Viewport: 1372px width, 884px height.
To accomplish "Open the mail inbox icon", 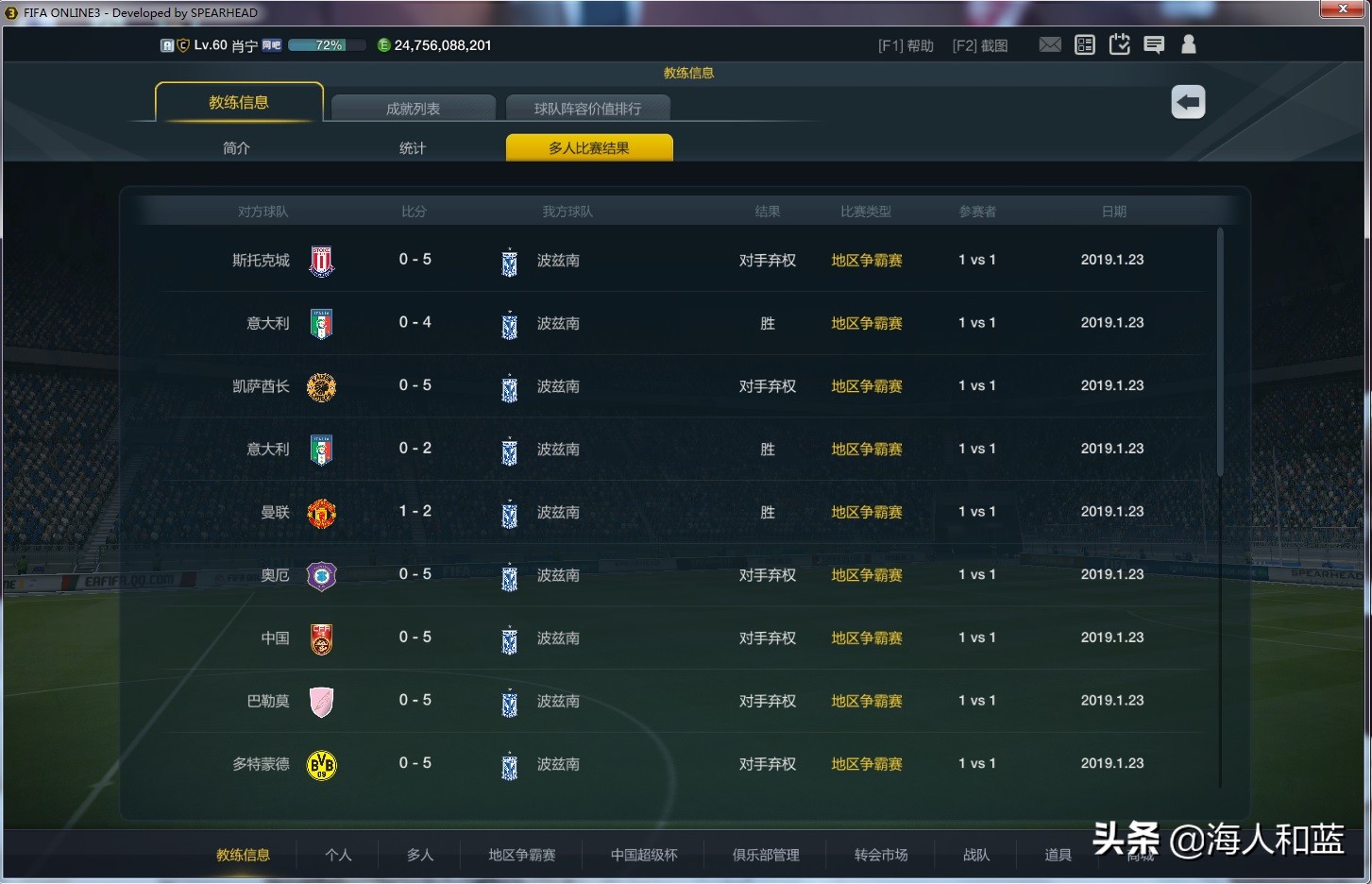I will [x=1050, y=43].
